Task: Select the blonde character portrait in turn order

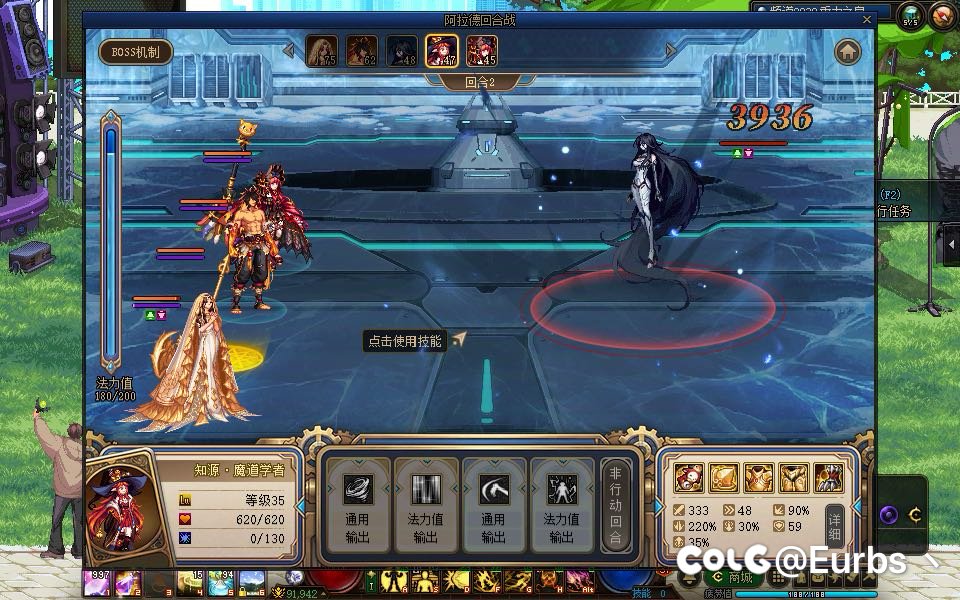Action: coord(321,50)
